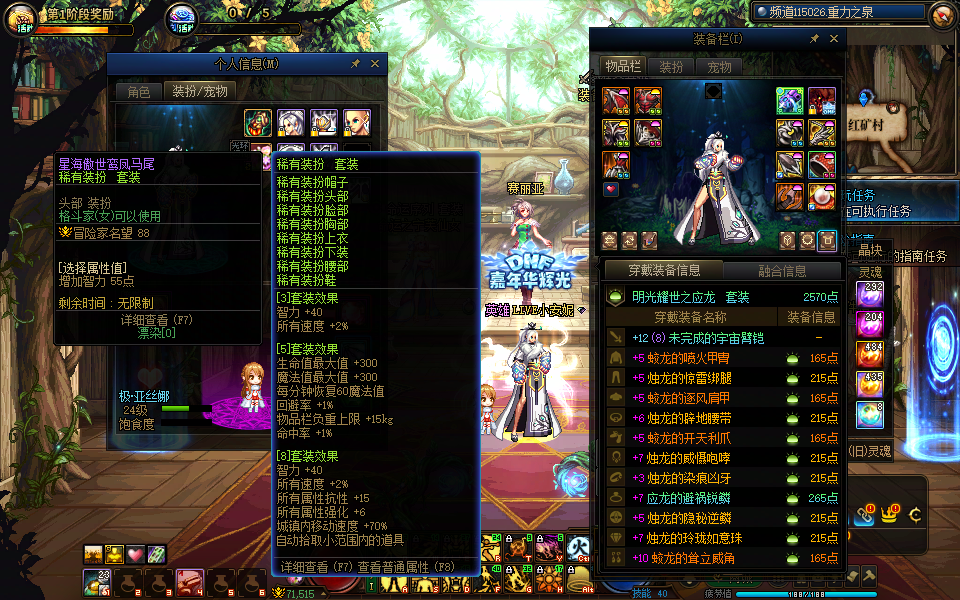Click the purple soul orb showing 292
Screen dimensions: 960x600
[868, 294]
